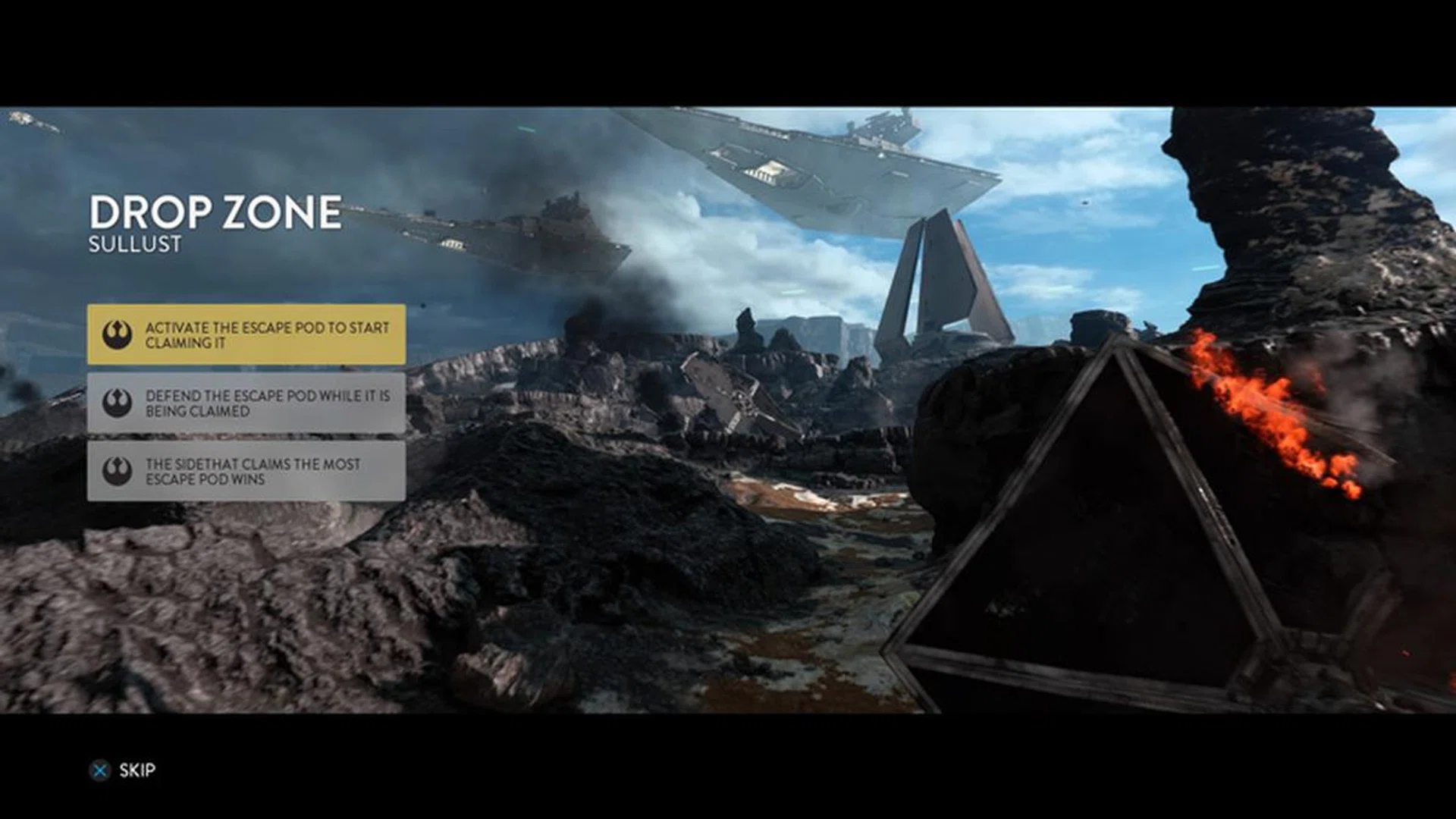Tap the circular cross icon at bottom left
1456x819 pixels.
click(99, 771)
